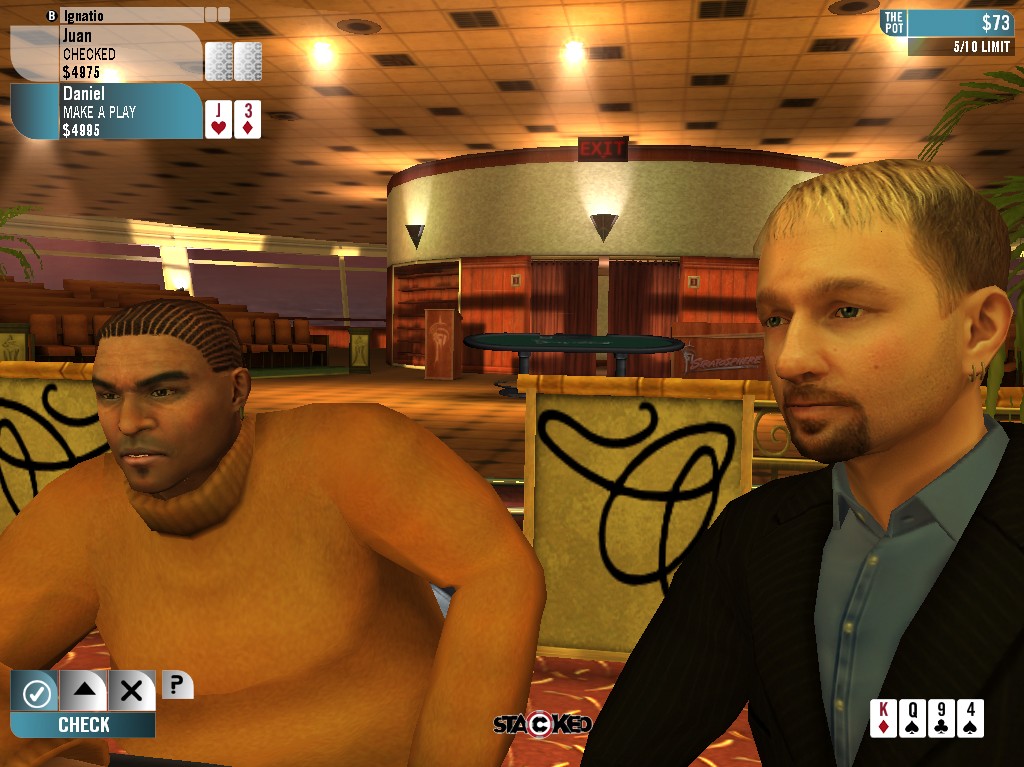
Task: Select Daniel's player panel
Action: pyautogui.click(x=105, y=112)
